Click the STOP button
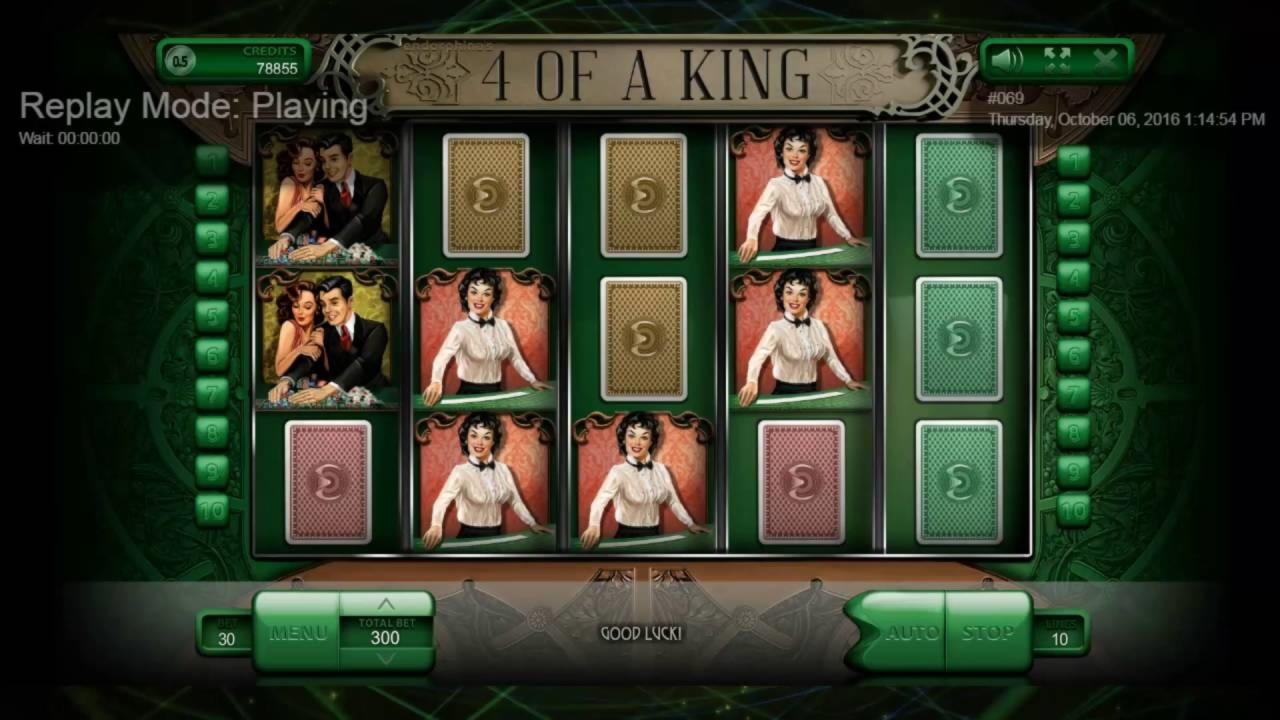This screenshot has height=720, width=1280. (x=987, y=633)
